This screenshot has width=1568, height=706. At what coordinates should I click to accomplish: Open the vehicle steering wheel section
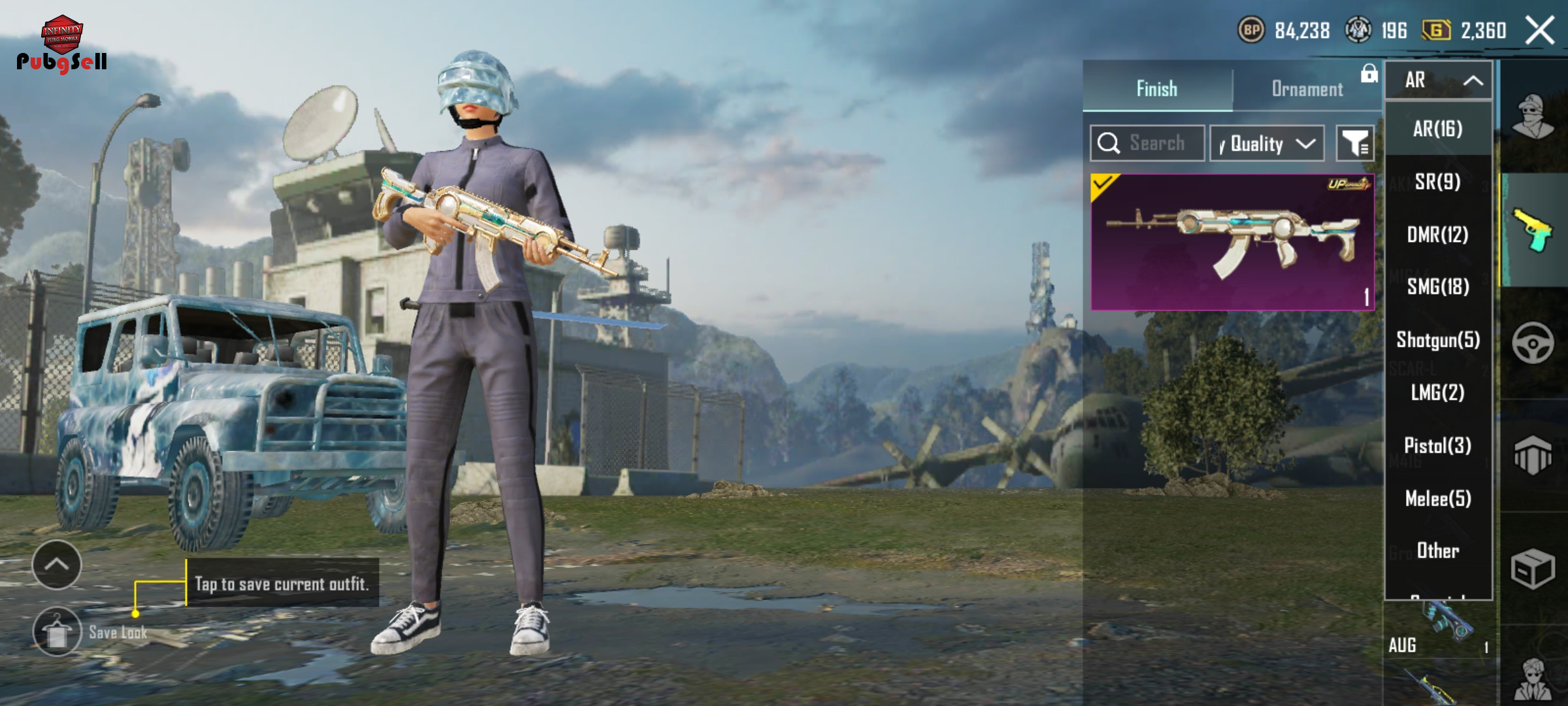coord(1533,343)
